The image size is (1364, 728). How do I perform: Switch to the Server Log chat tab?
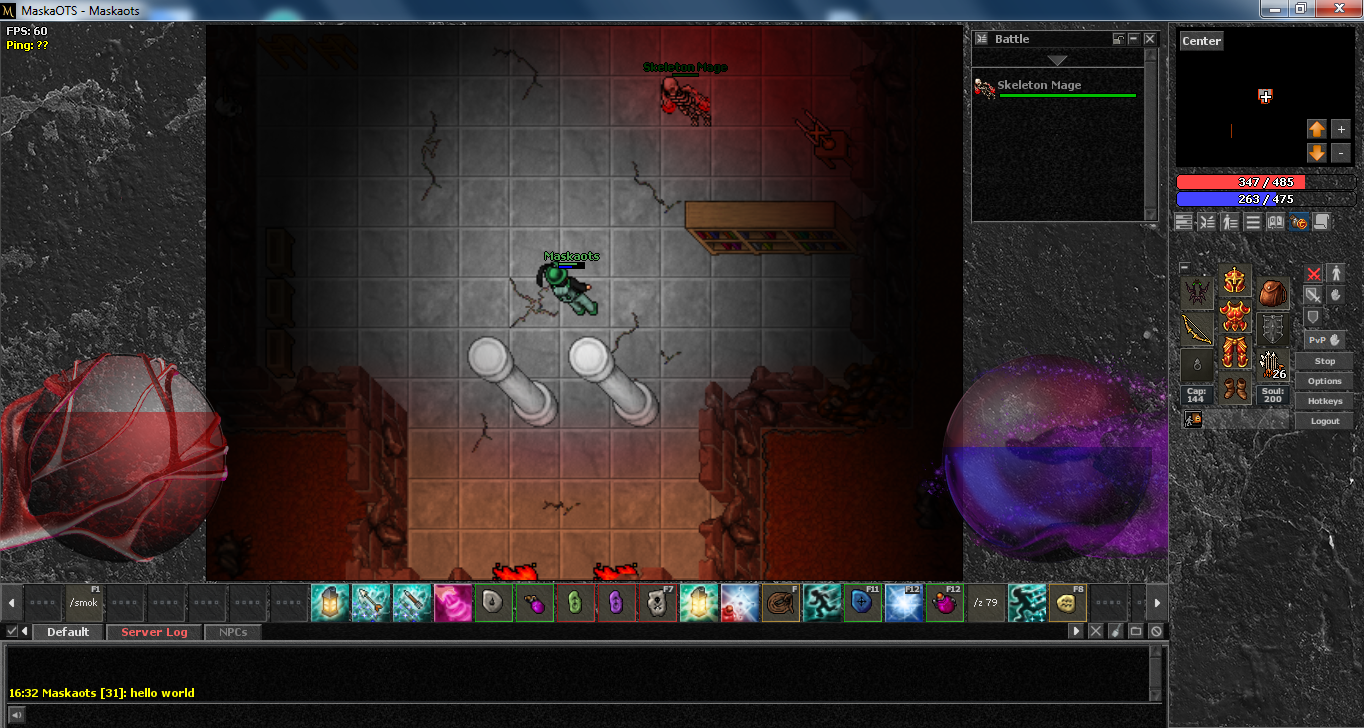(x=154, y=632)
